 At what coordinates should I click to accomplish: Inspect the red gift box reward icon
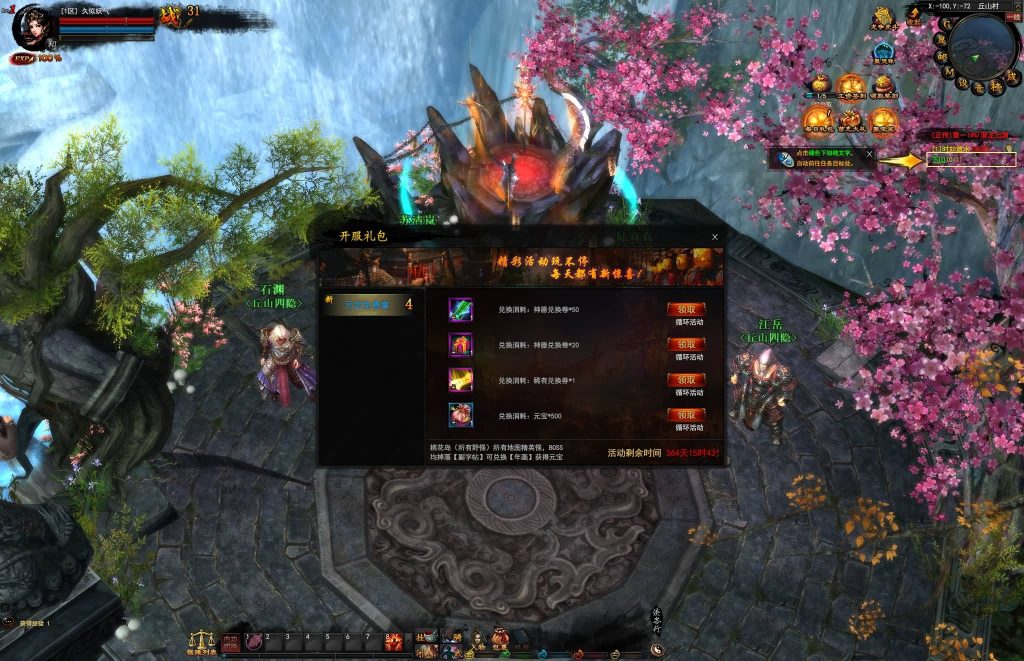(461, 345)
